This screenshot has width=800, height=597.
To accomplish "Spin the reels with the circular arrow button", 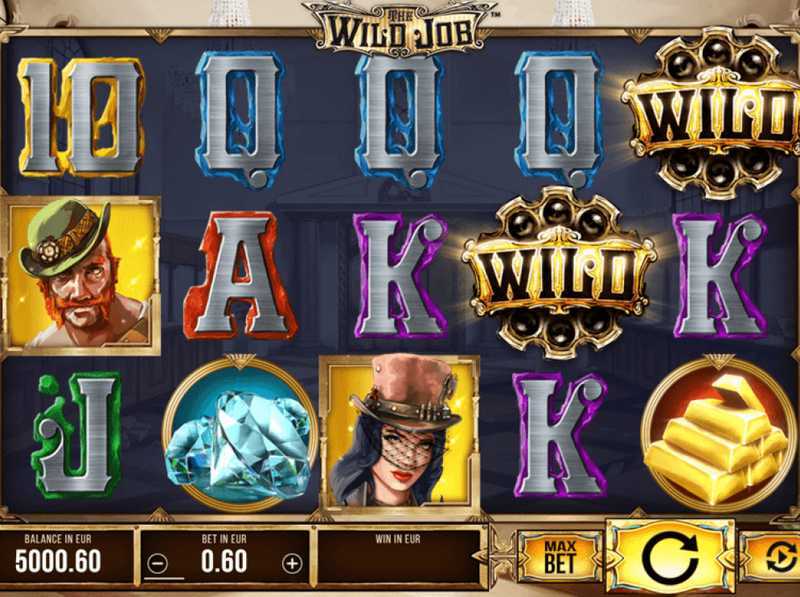I will 672,556.
